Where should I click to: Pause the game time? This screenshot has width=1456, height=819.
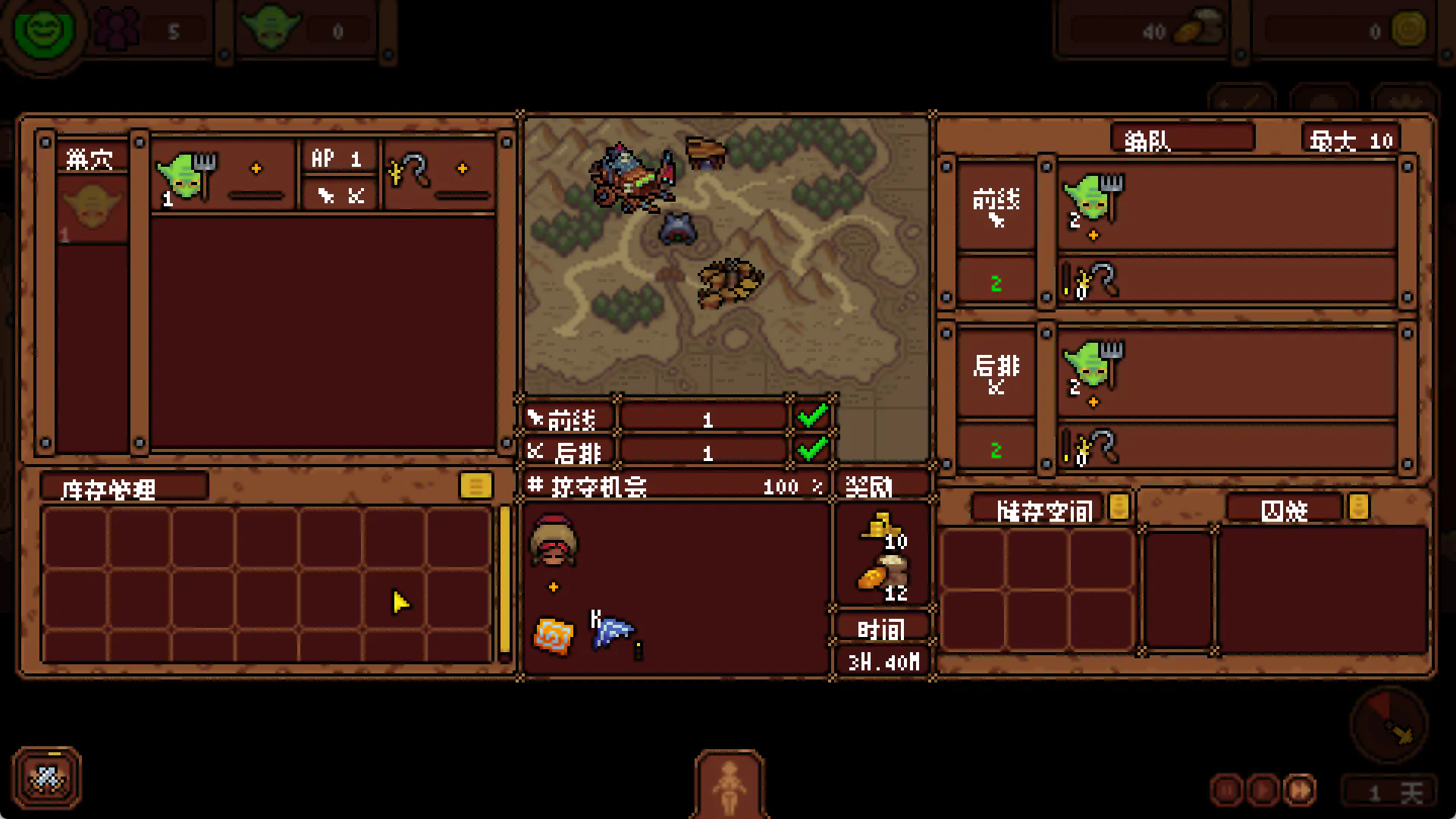1226,791
